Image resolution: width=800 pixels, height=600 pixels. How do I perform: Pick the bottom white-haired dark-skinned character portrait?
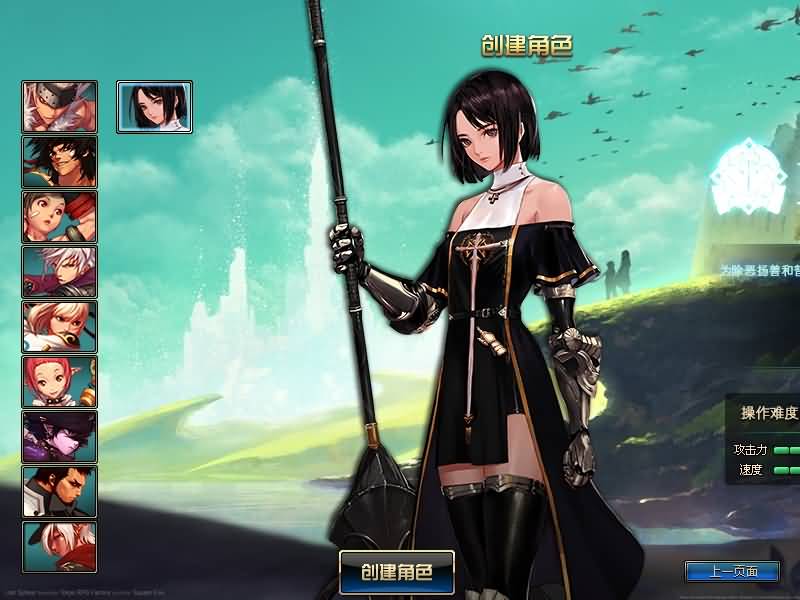click(60, 547)
